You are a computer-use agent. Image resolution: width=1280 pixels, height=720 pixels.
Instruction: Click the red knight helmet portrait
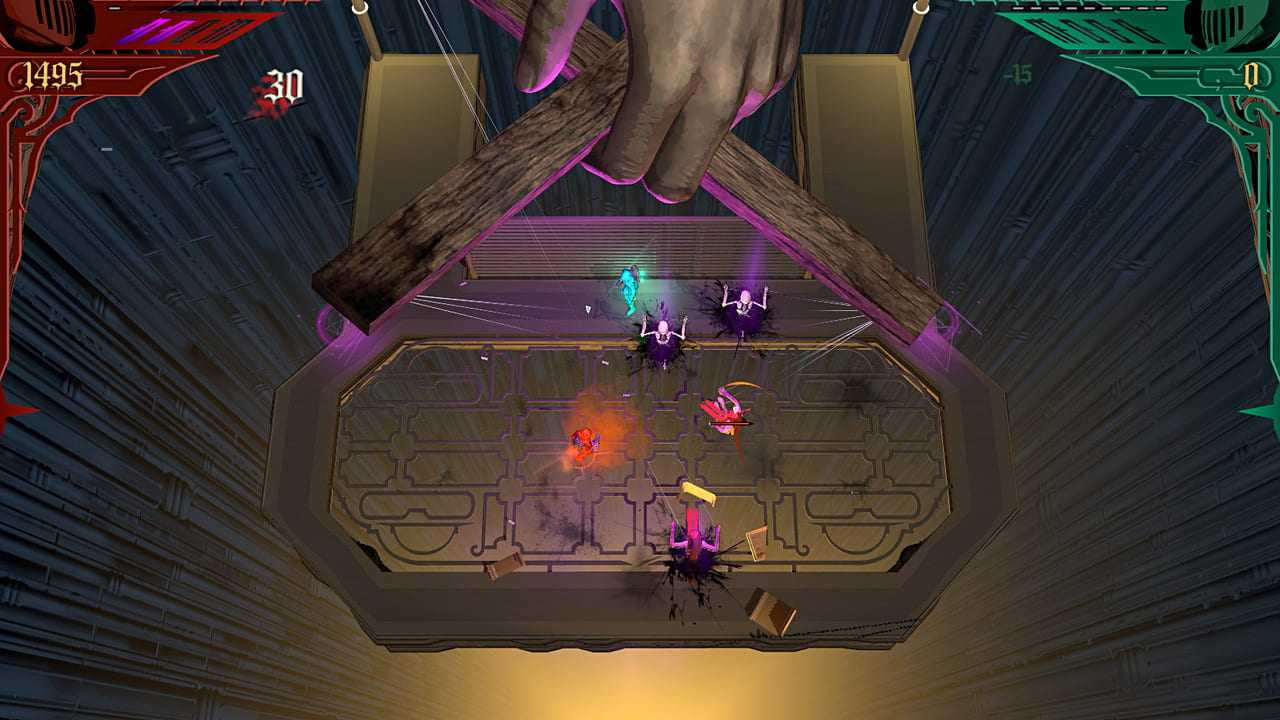[40, 22]
